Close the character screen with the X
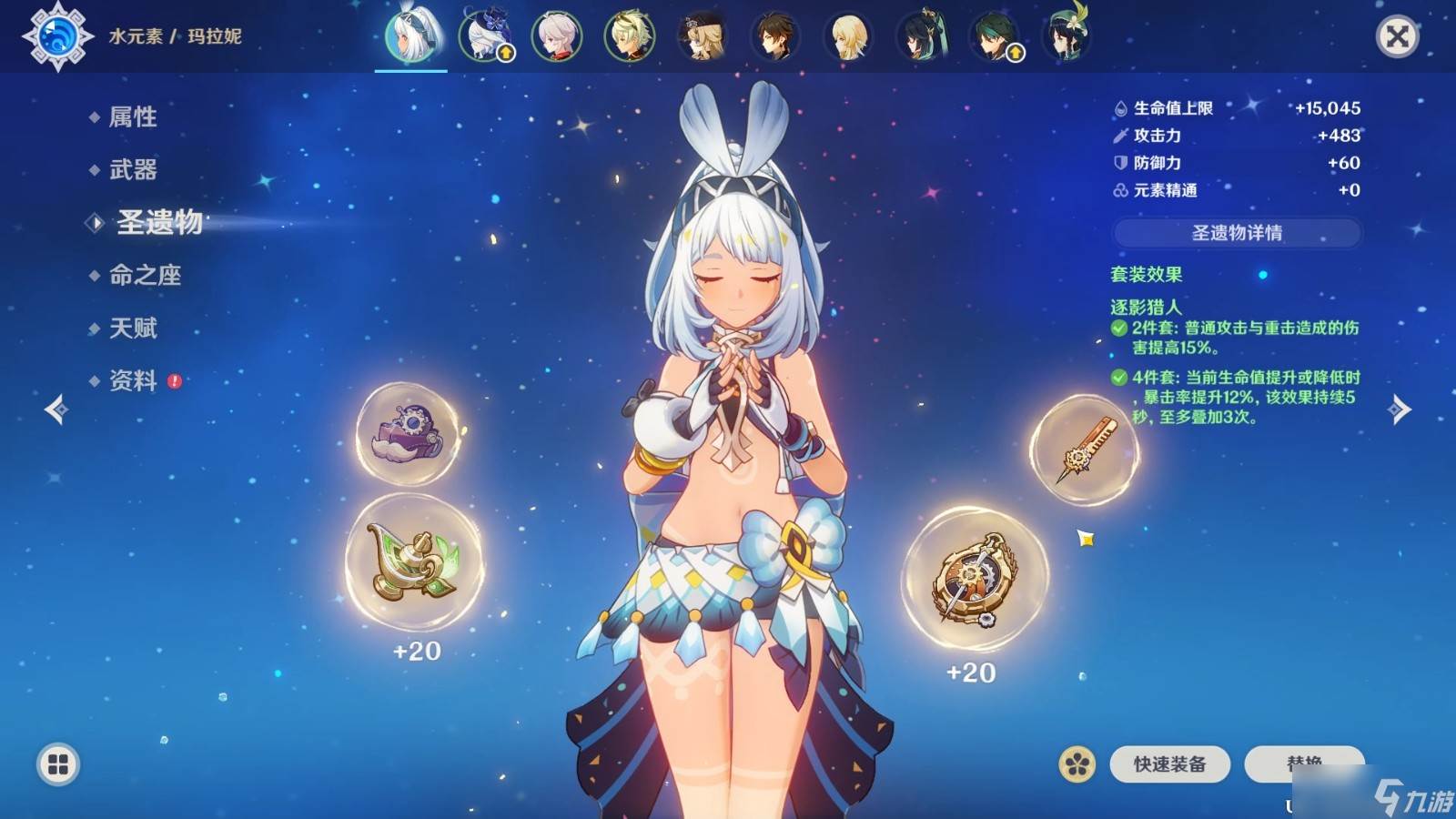Image resolution: width=1456 pixels, height=819 pixels. tap(1397, 36)
